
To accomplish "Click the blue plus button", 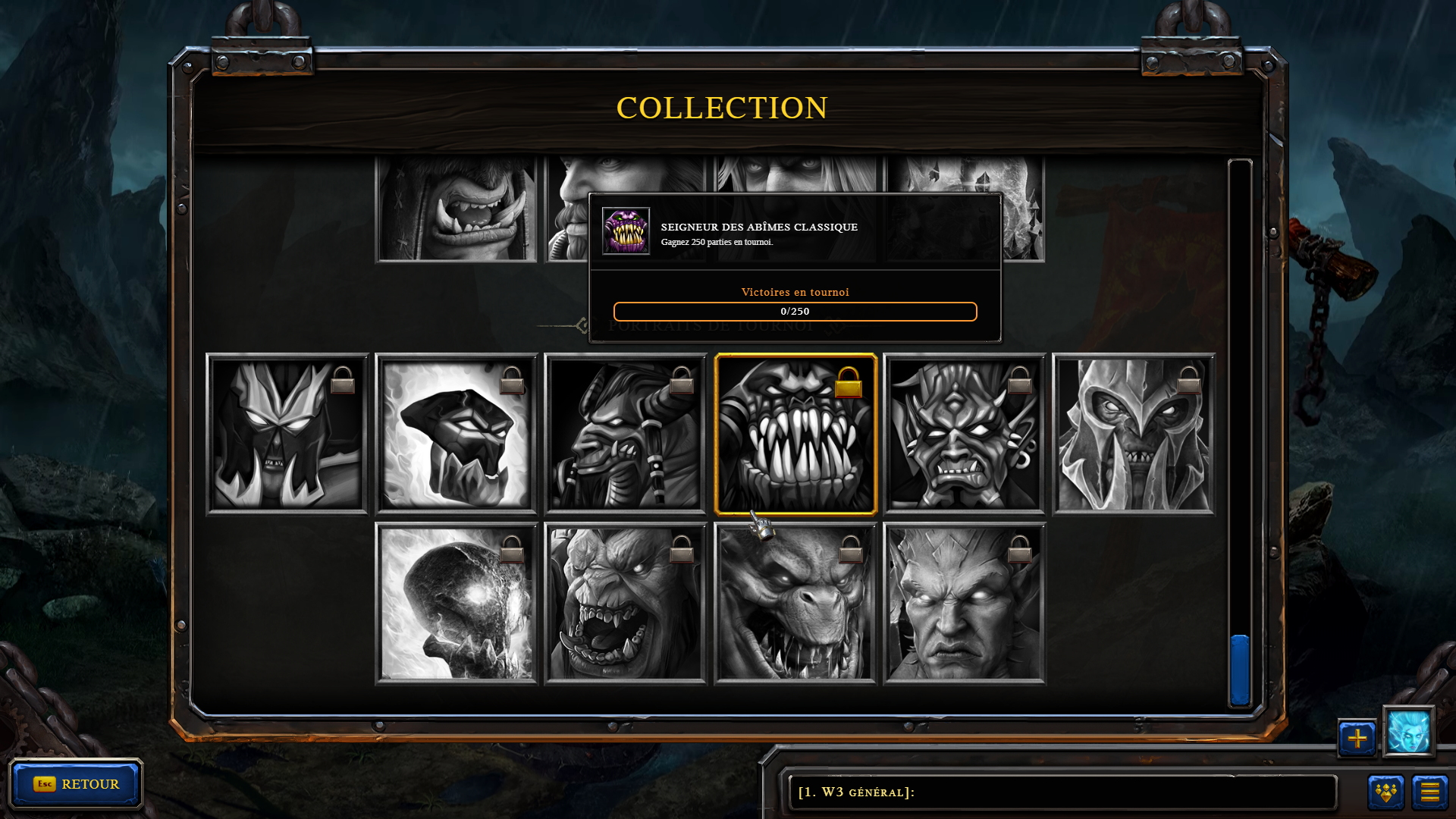I will point(1357,738).
